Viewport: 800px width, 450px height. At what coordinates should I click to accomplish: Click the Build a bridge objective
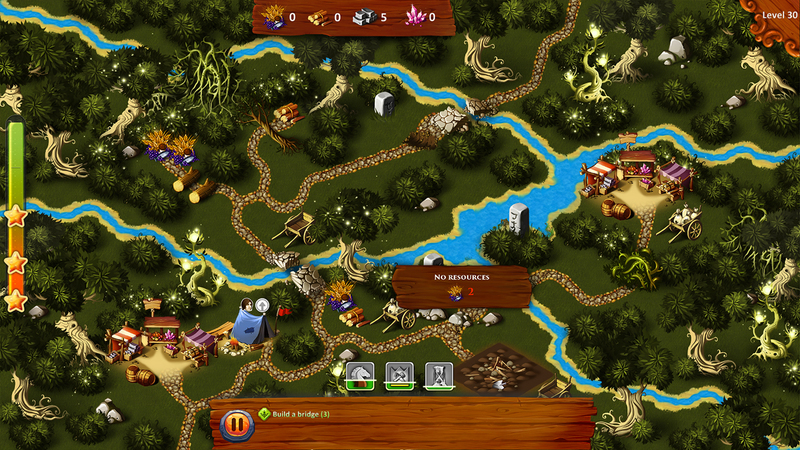click(300, 413)
